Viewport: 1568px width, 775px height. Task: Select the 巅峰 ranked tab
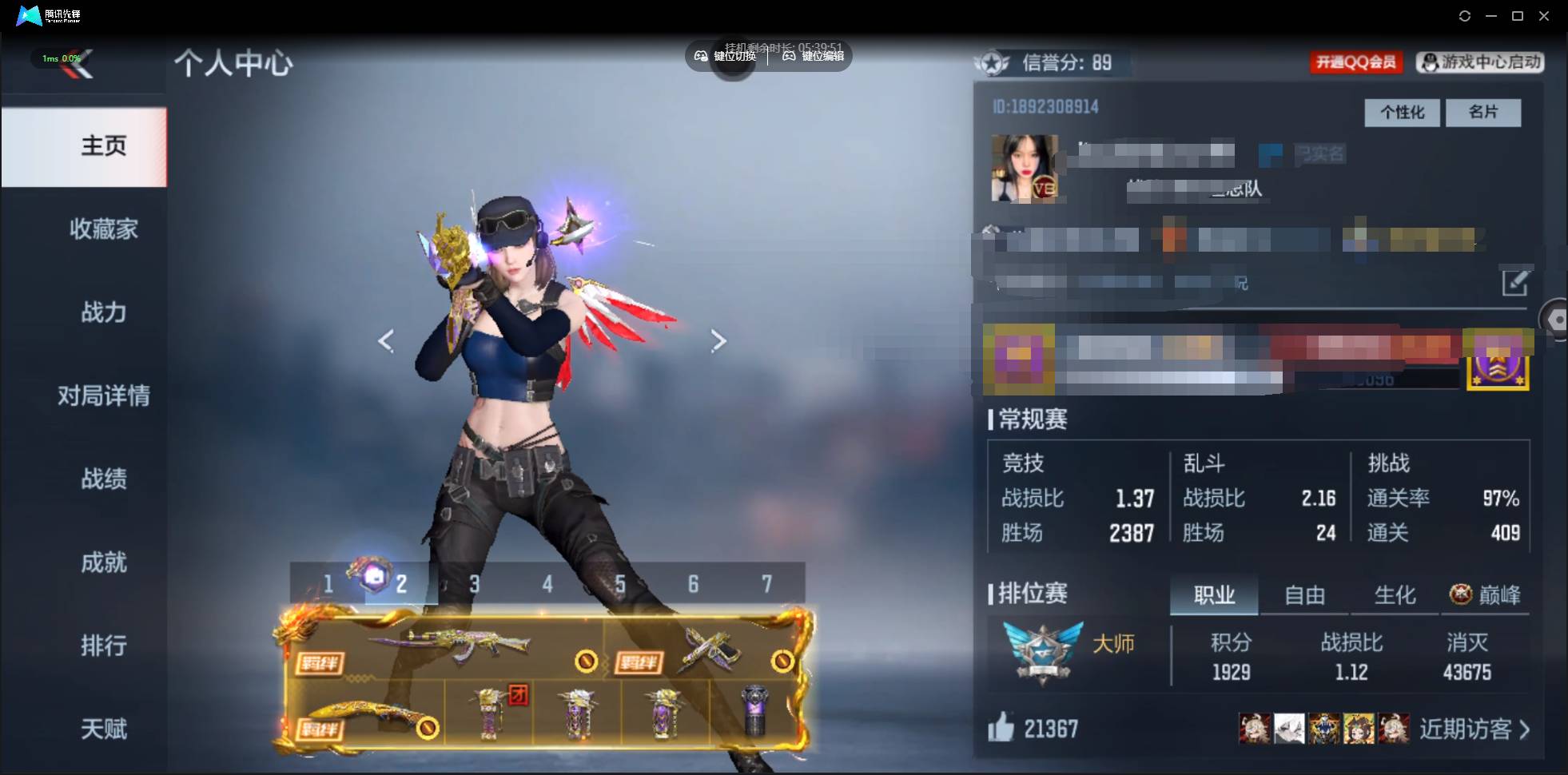click(x=1486, y=595)
